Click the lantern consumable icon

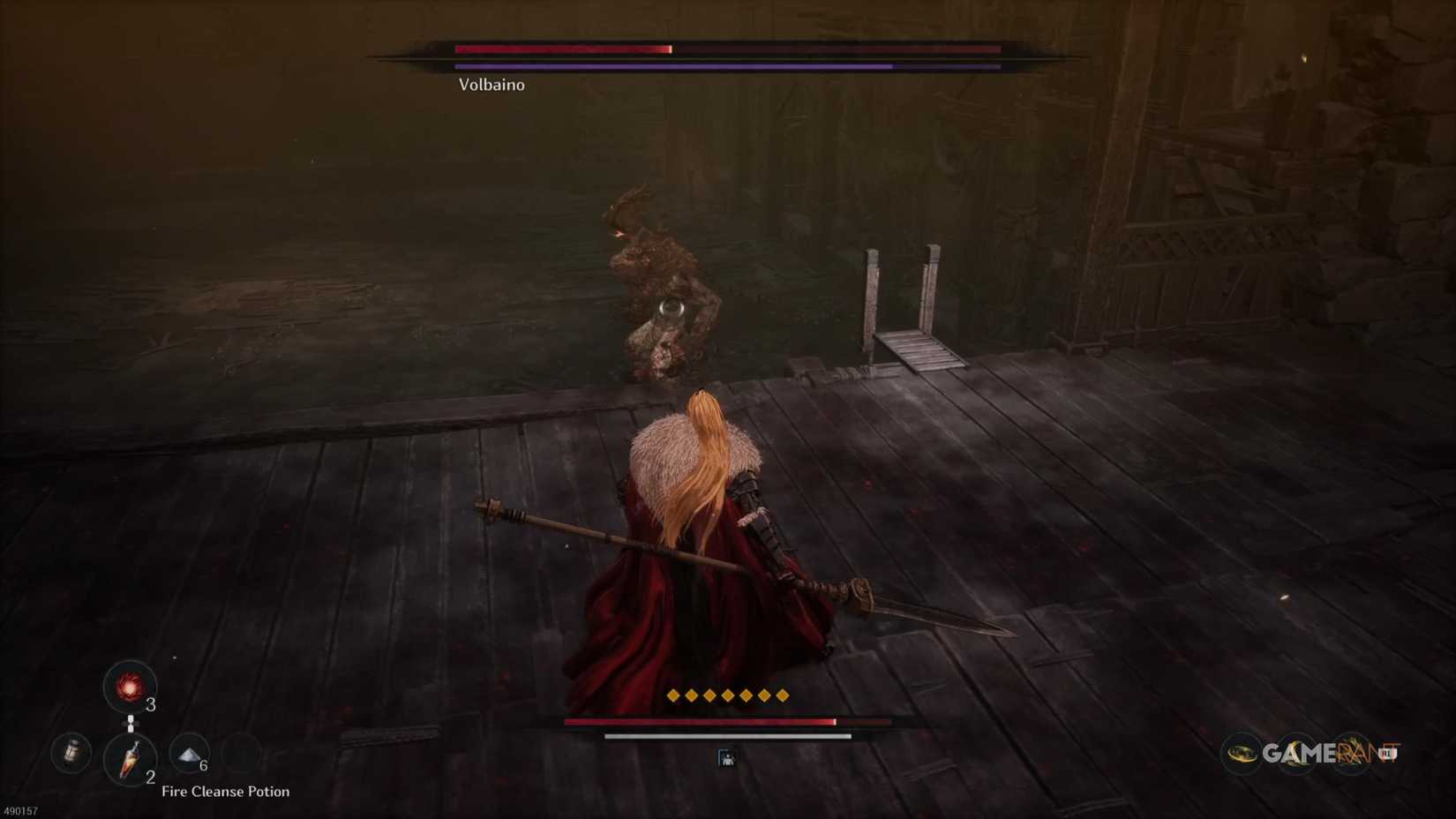(71, 753)
